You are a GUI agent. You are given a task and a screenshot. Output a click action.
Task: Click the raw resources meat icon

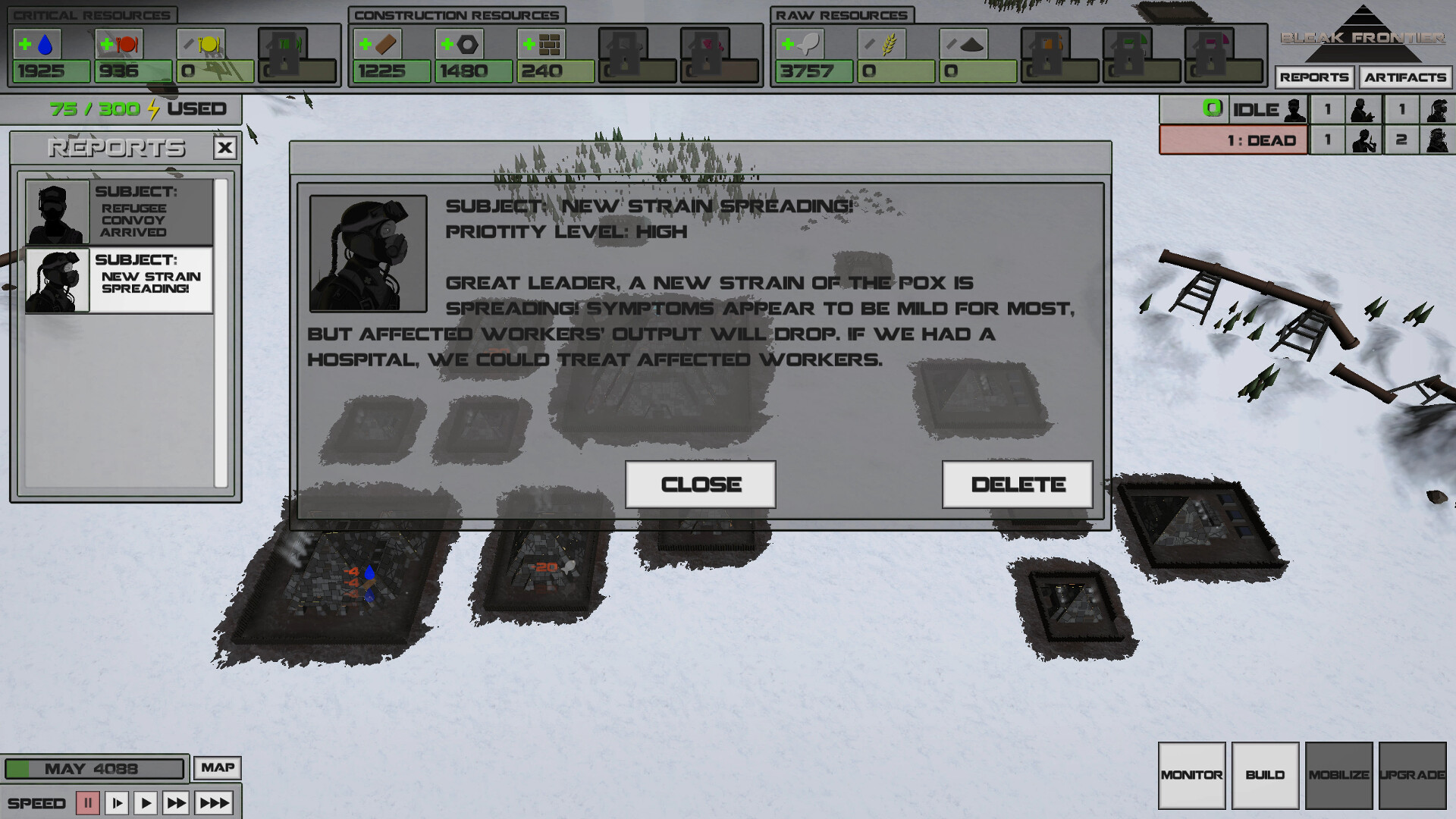click(x=808, y=45)
